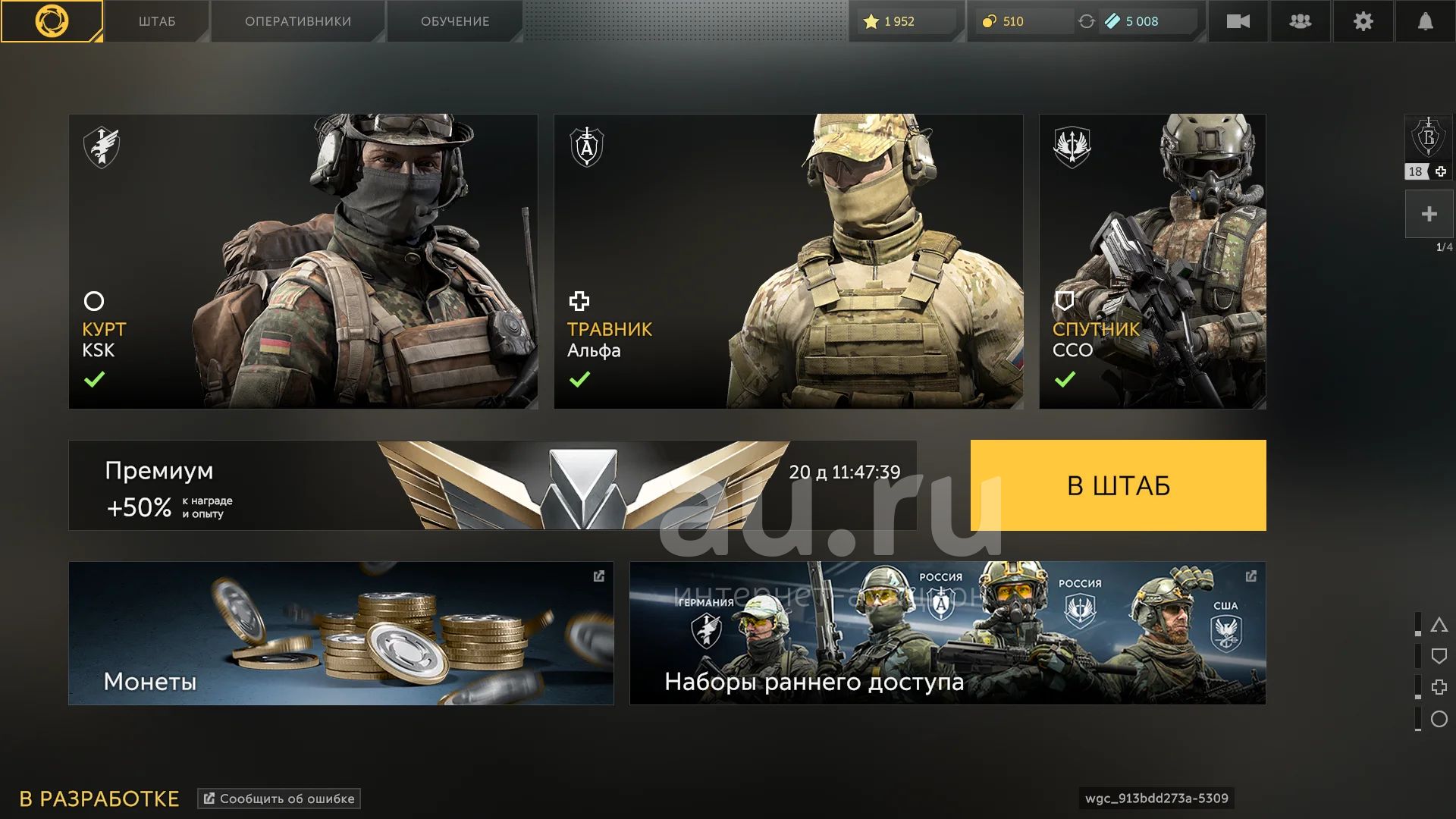Choose the operator card Травник Альфа
This screenshot has height=819, width=1456.
pyautogui.click(x=789, y=262)
